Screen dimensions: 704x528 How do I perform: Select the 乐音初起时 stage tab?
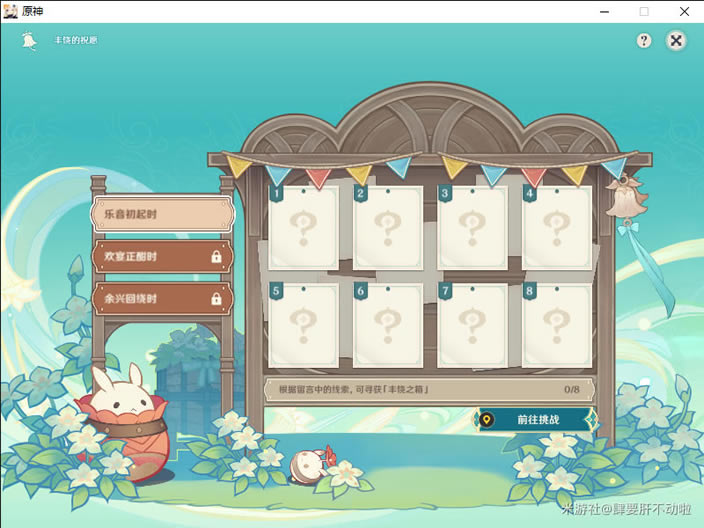coord(162,214)
